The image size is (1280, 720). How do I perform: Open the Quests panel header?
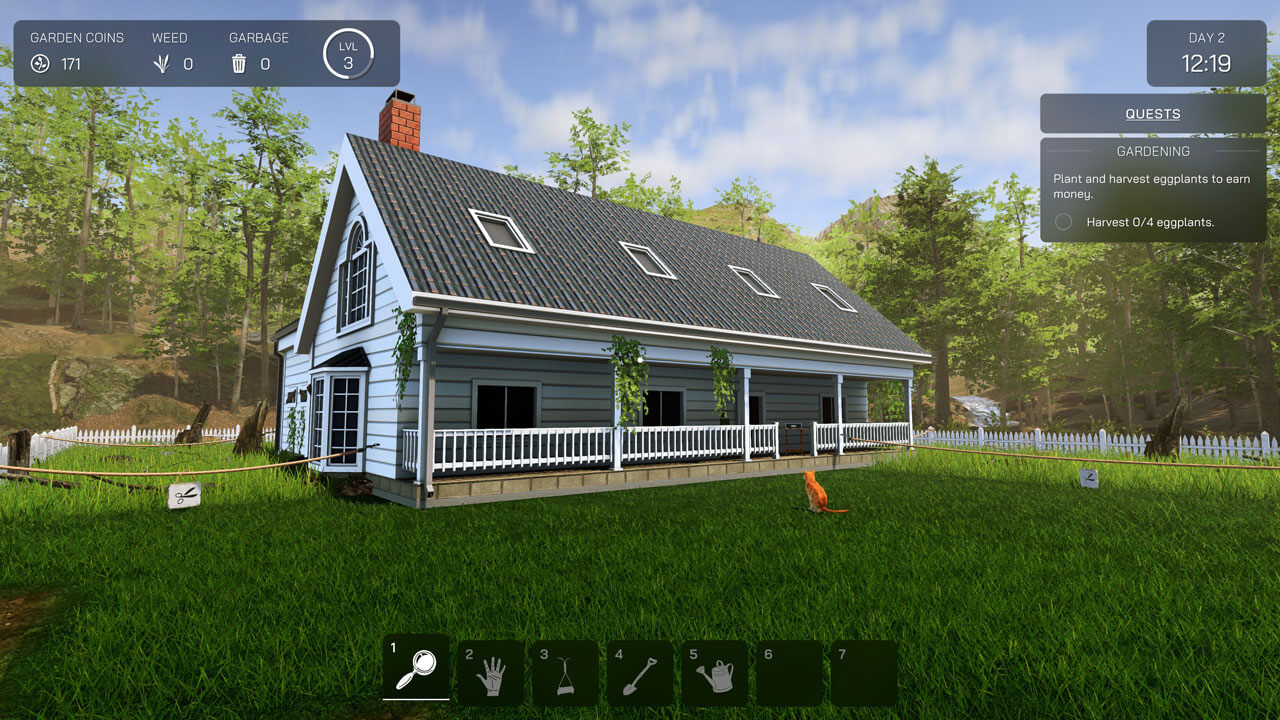(1153, 114)
